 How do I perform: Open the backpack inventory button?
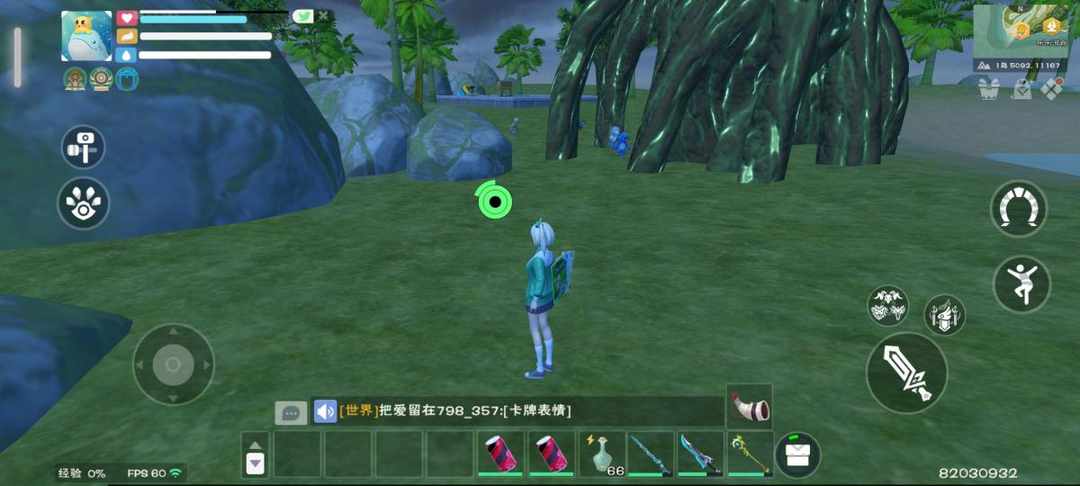[x=797, y=455]
